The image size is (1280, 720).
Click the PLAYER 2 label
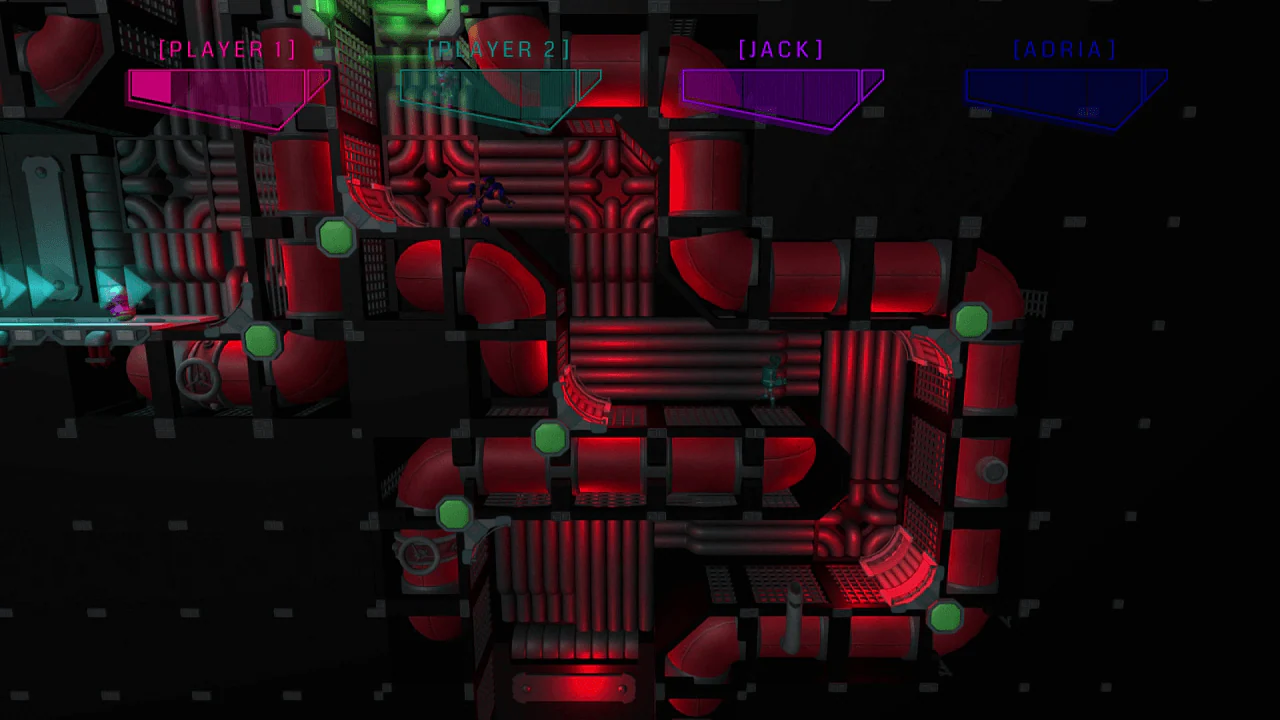pyautogui.click(x=500, y=48)
